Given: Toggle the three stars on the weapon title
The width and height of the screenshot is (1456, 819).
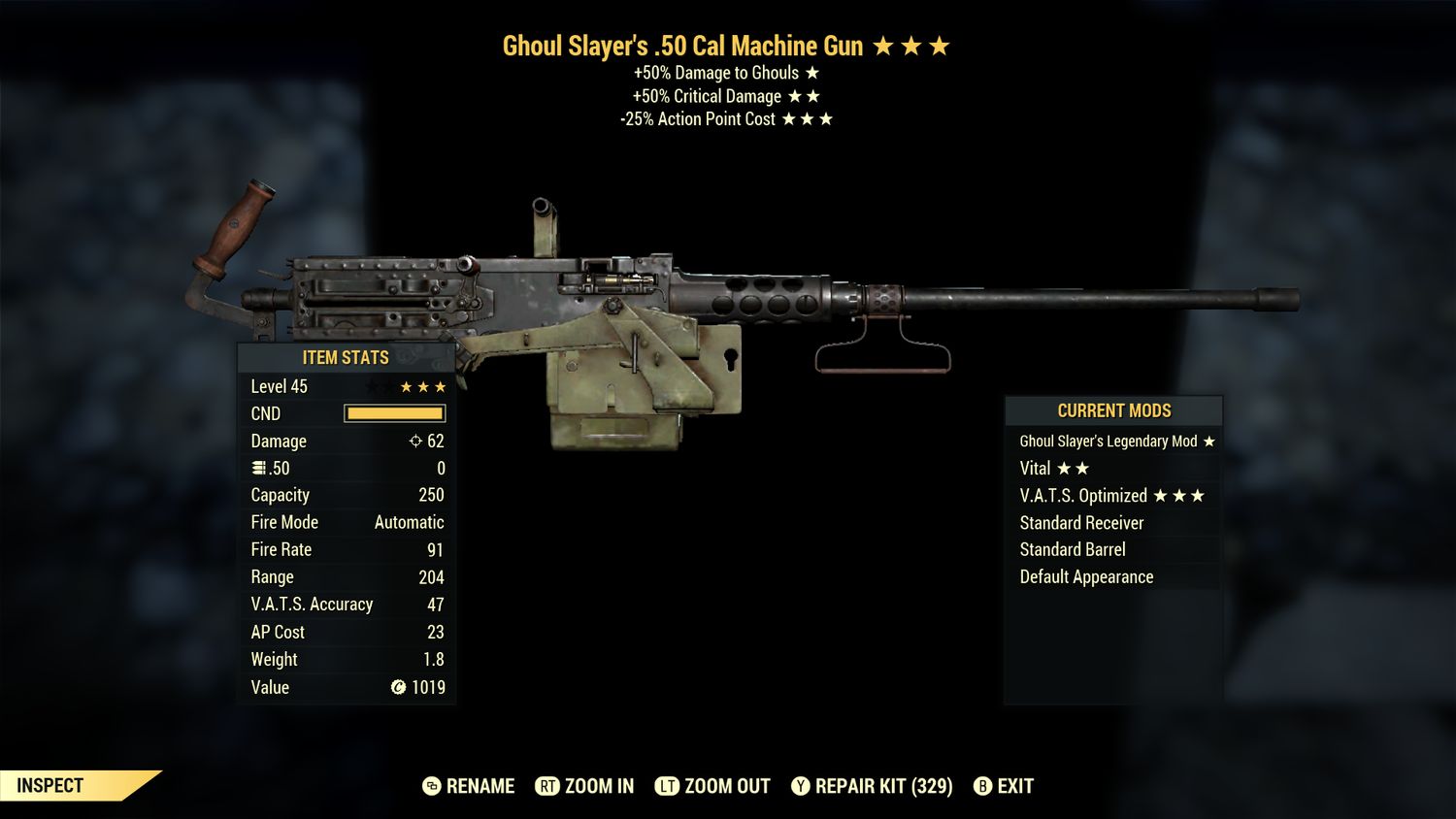Looking at the screenshot, I should click(x=913, y=45).
